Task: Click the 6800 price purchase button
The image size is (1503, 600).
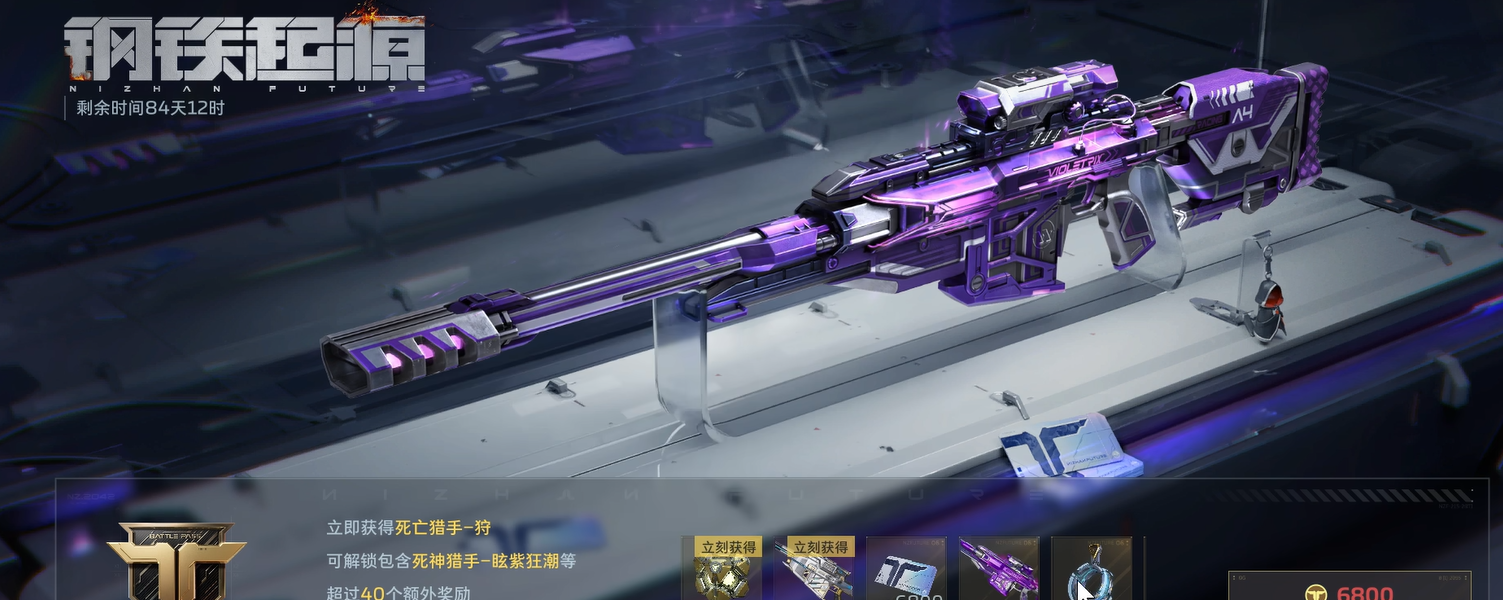Action: click(x=1349, y=588)
